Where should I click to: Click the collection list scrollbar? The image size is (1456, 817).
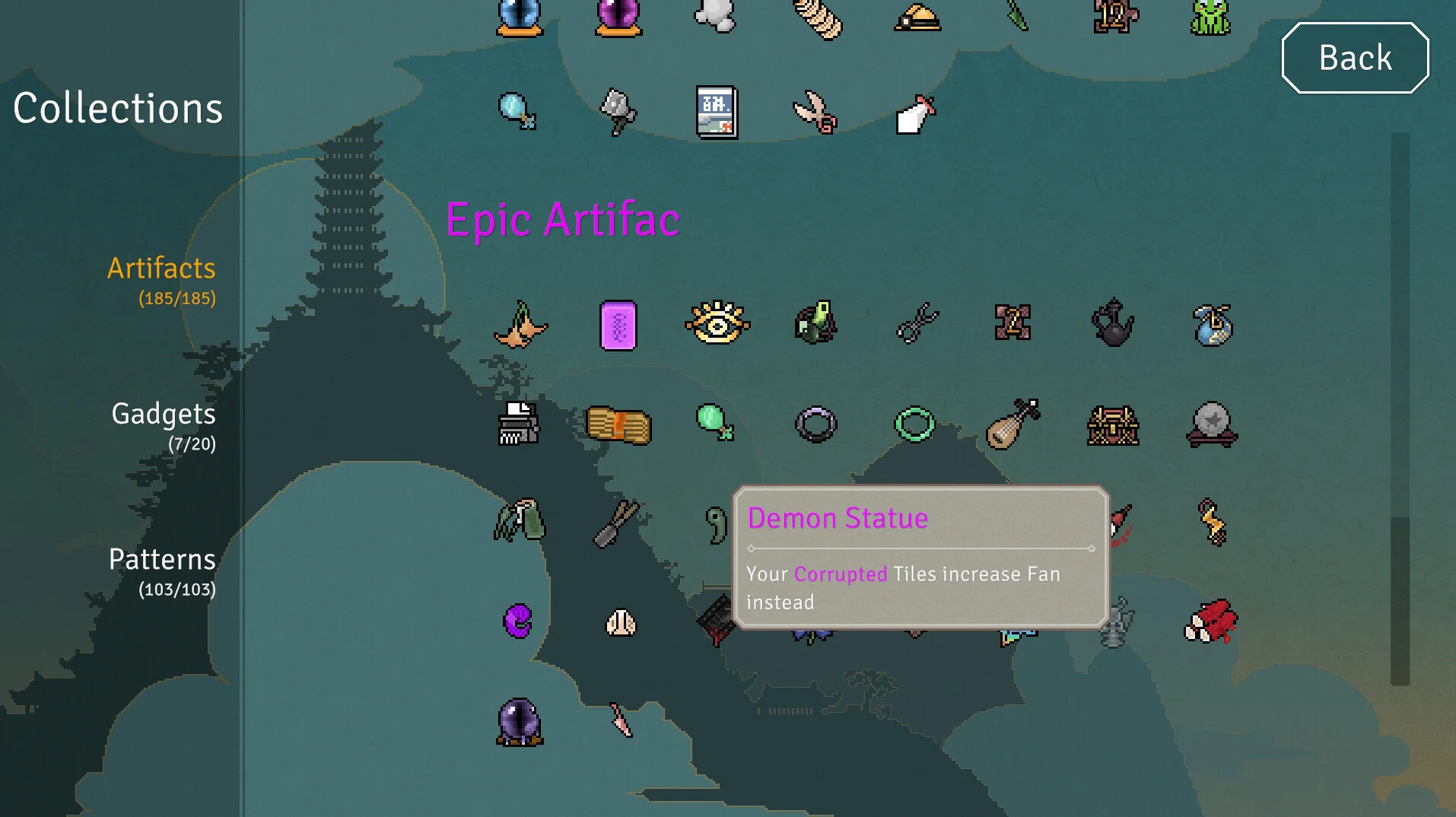click(x=1400, y=600)
